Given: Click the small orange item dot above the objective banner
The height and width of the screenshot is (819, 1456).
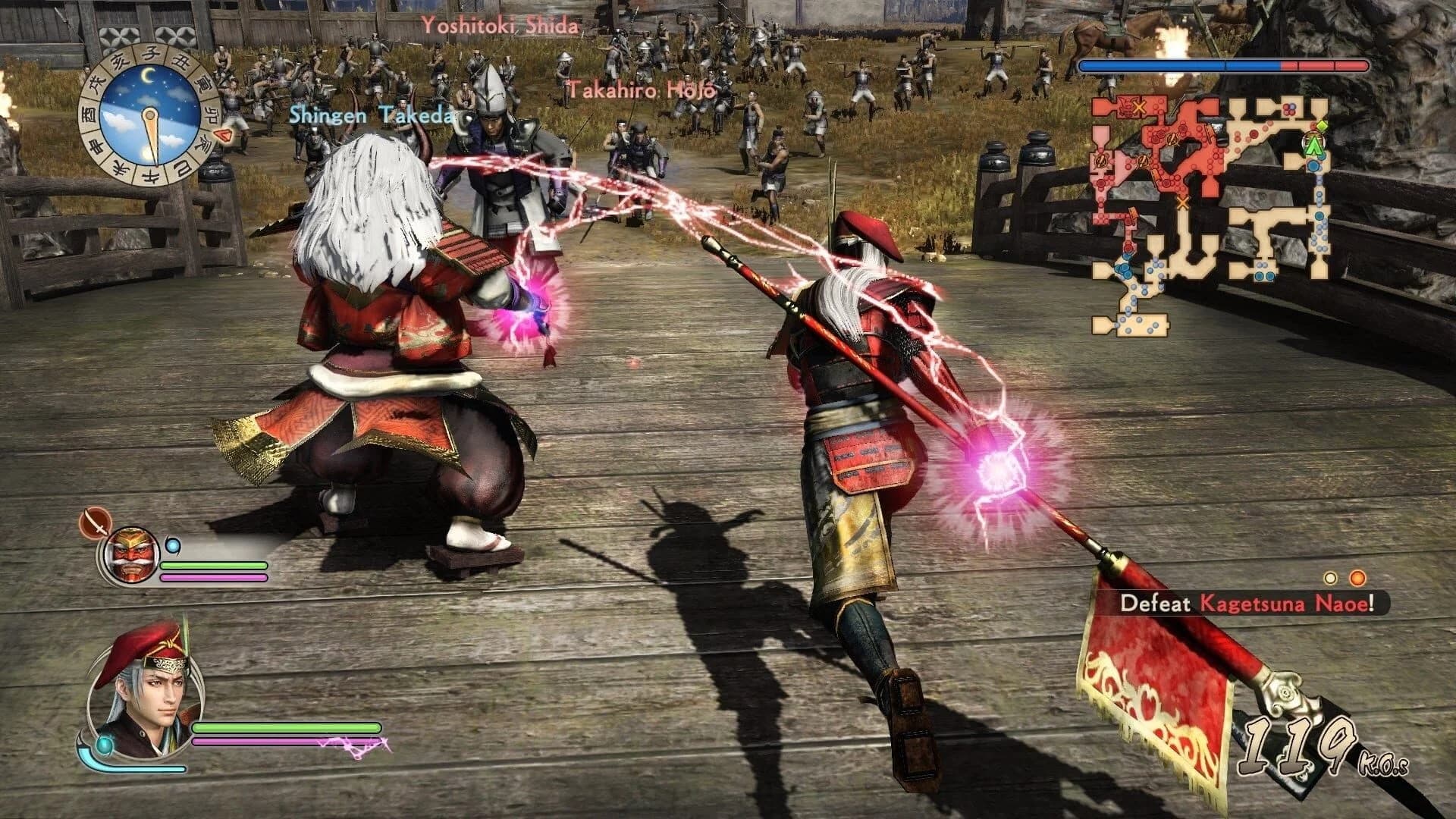Looking at the screenshot, I should 1357,577.
